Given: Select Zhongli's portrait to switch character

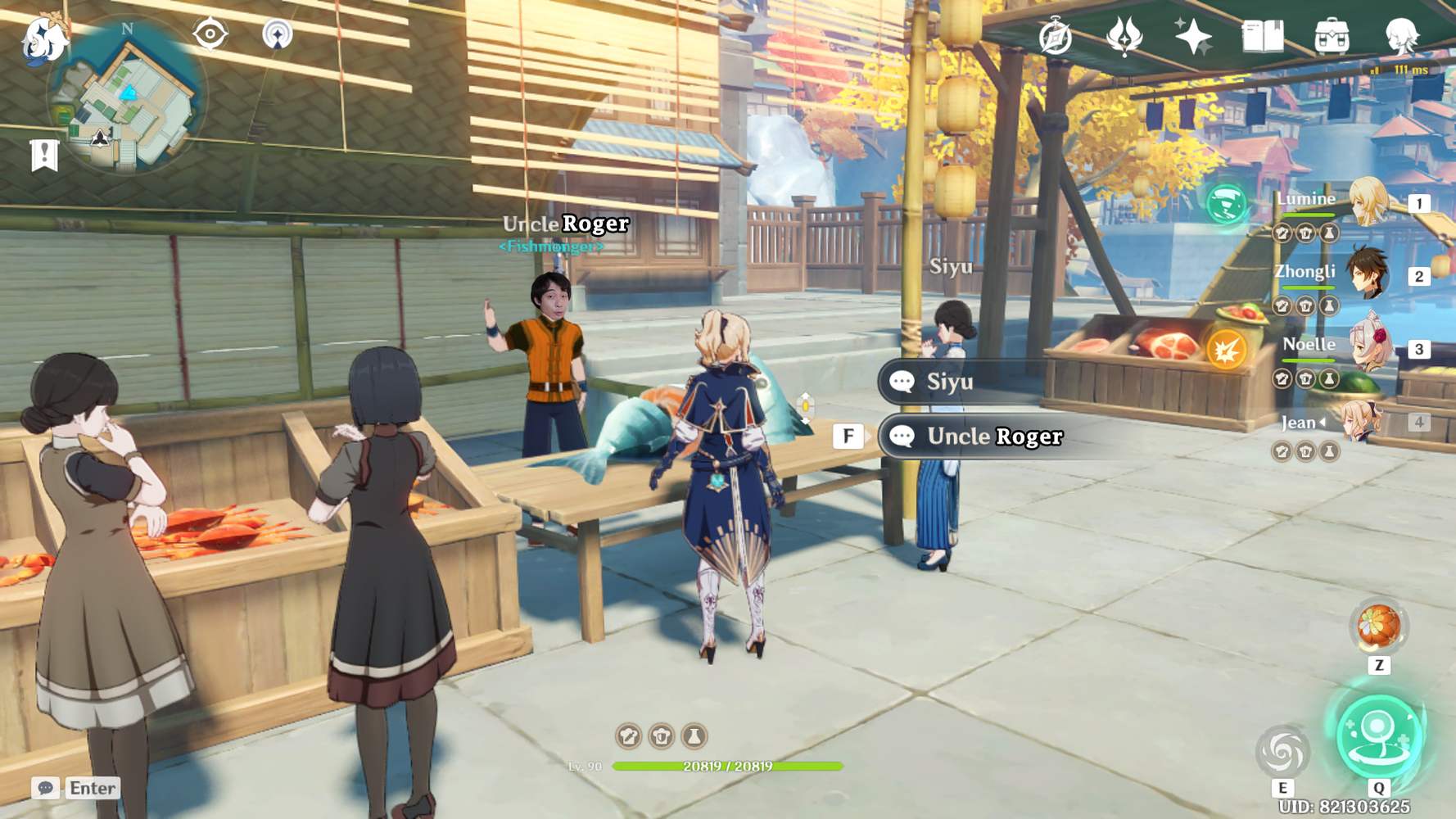Looking at the screenshot, I should point(1366,274).
